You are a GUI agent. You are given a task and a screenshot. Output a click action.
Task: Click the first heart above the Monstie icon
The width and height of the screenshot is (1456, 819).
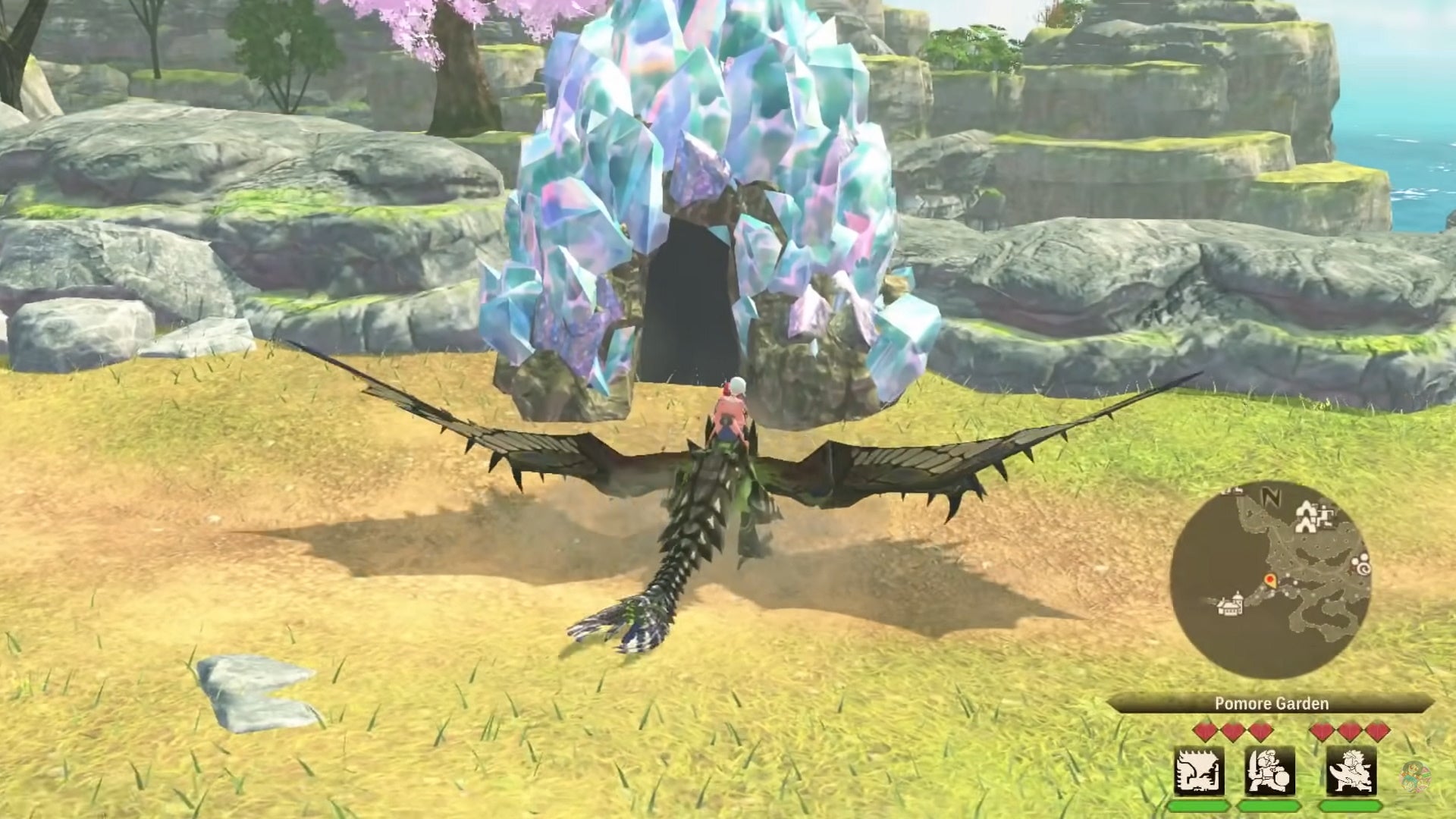coord(1205,731)
